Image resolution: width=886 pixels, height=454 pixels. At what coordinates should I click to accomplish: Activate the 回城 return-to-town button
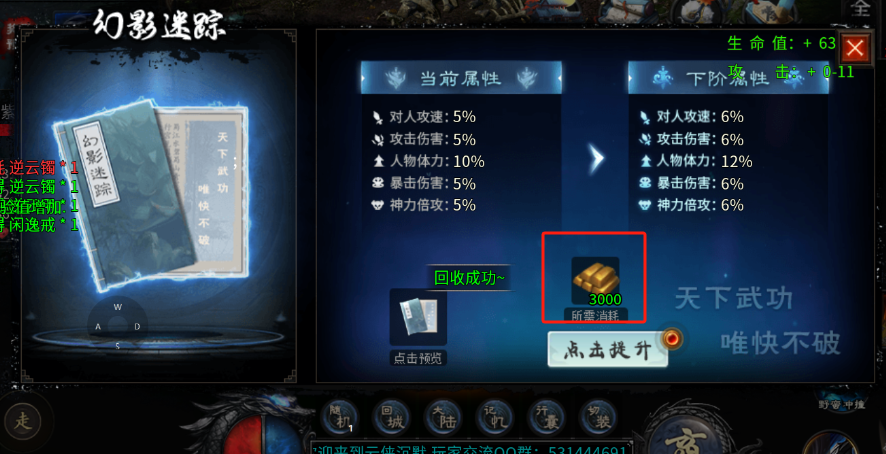pyautogui.click(x=388, y=414)
